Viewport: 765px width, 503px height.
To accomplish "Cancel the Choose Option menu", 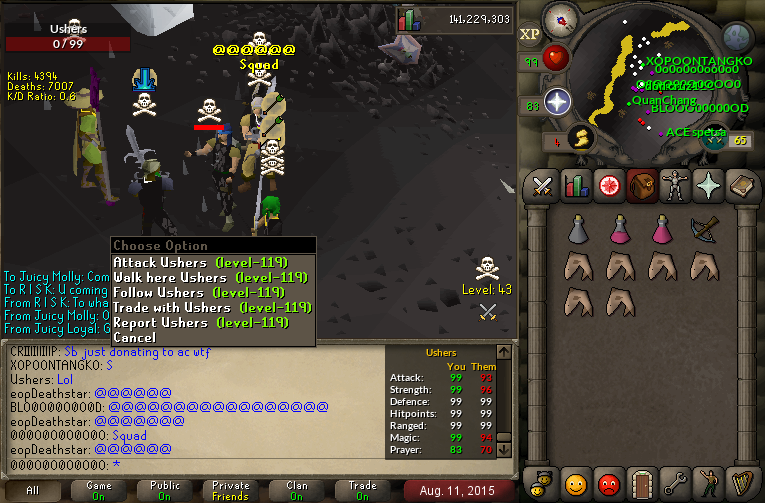I will (134, 337).
